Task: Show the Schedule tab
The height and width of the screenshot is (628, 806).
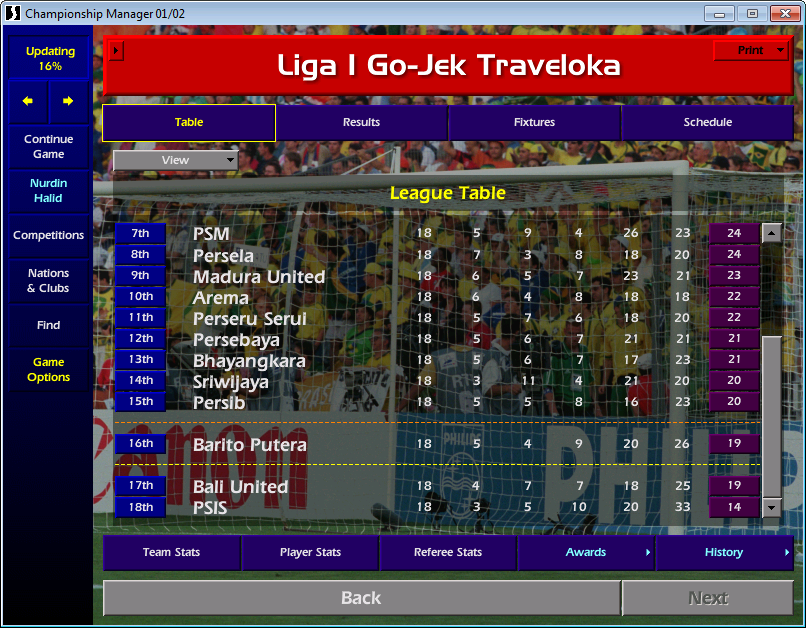Action: [707, 122]
